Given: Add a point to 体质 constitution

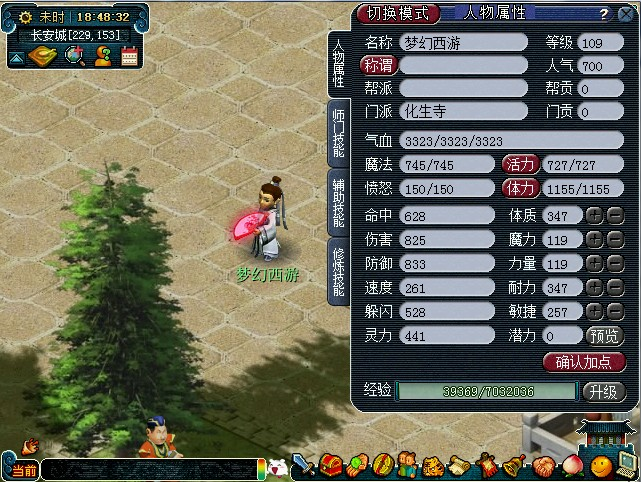Looking at the screenshot, I should coord(593,215).
